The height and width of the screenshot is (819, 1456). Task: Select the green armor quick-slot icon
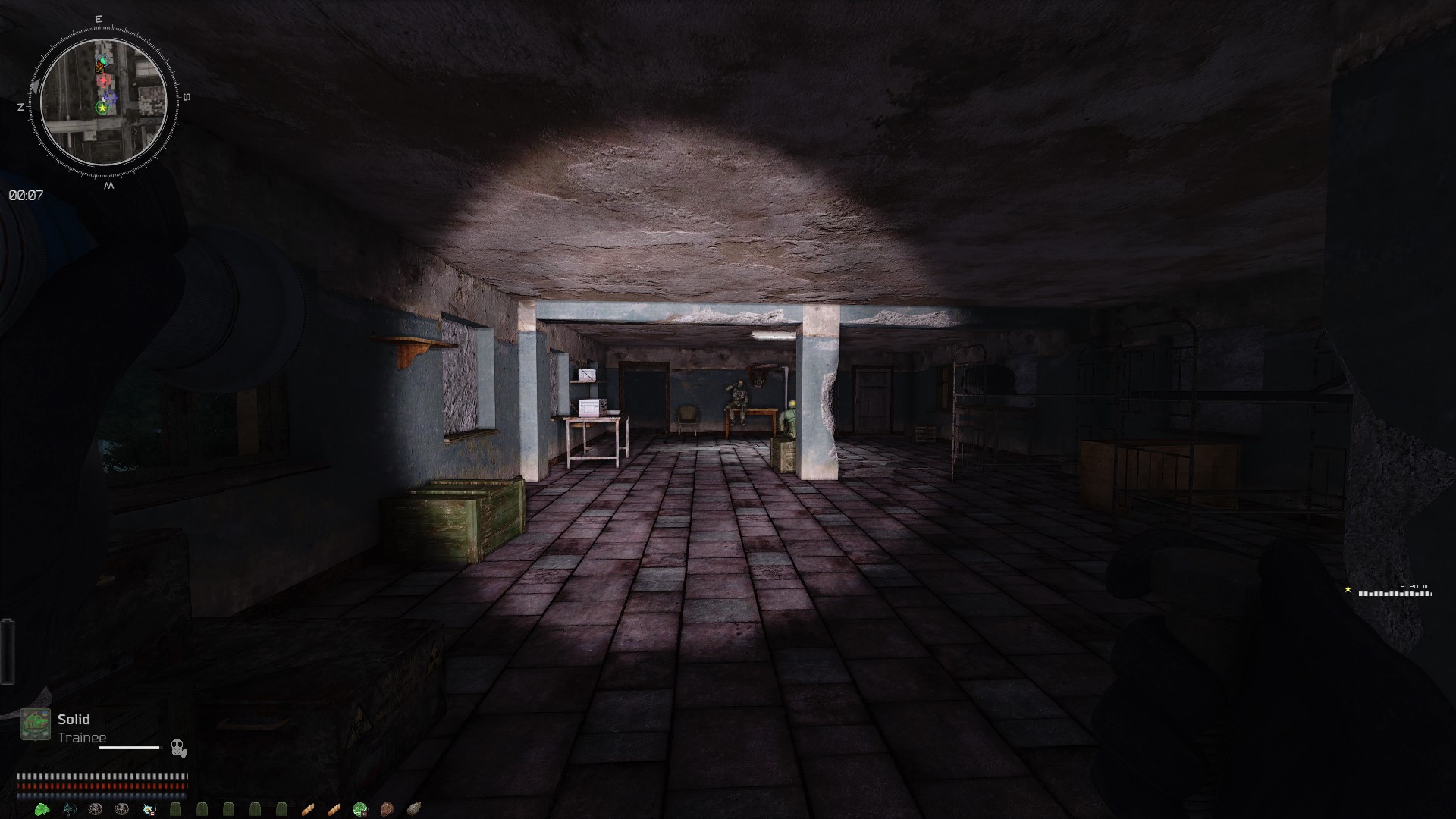(x=42, y=808)
